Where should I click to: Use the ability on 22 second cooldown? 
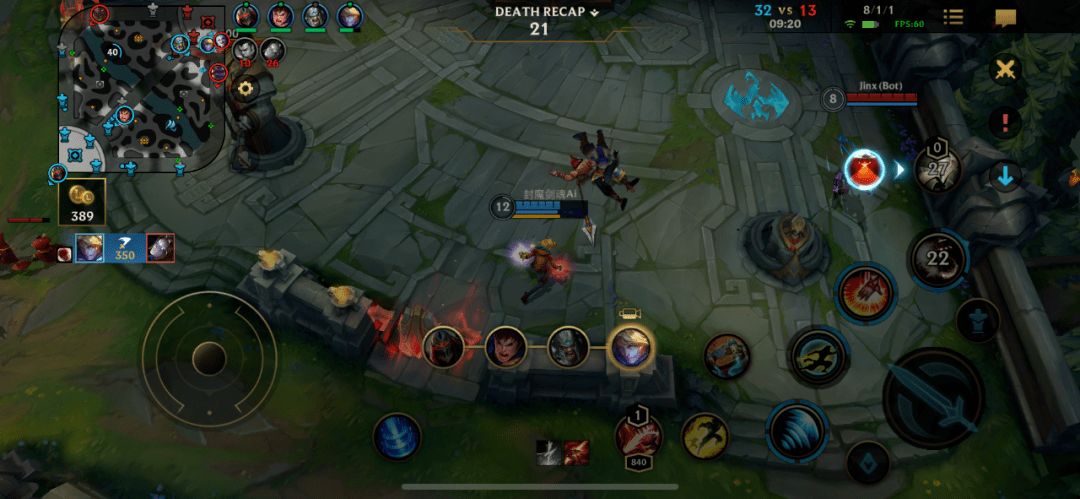click(x=937, y=258)
